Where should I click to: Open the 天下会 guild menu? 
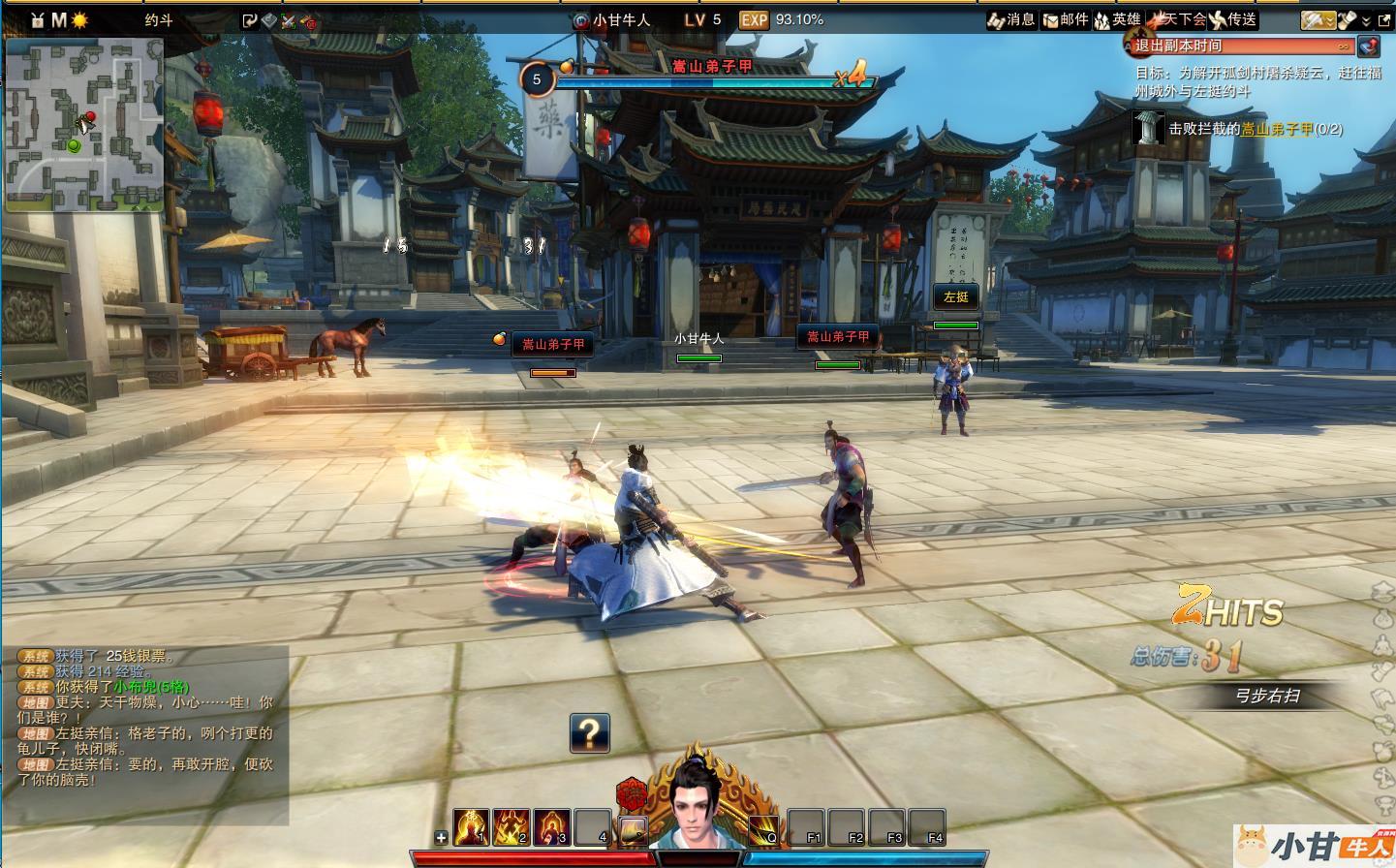pyautogui.click(x=1177, y=19)
